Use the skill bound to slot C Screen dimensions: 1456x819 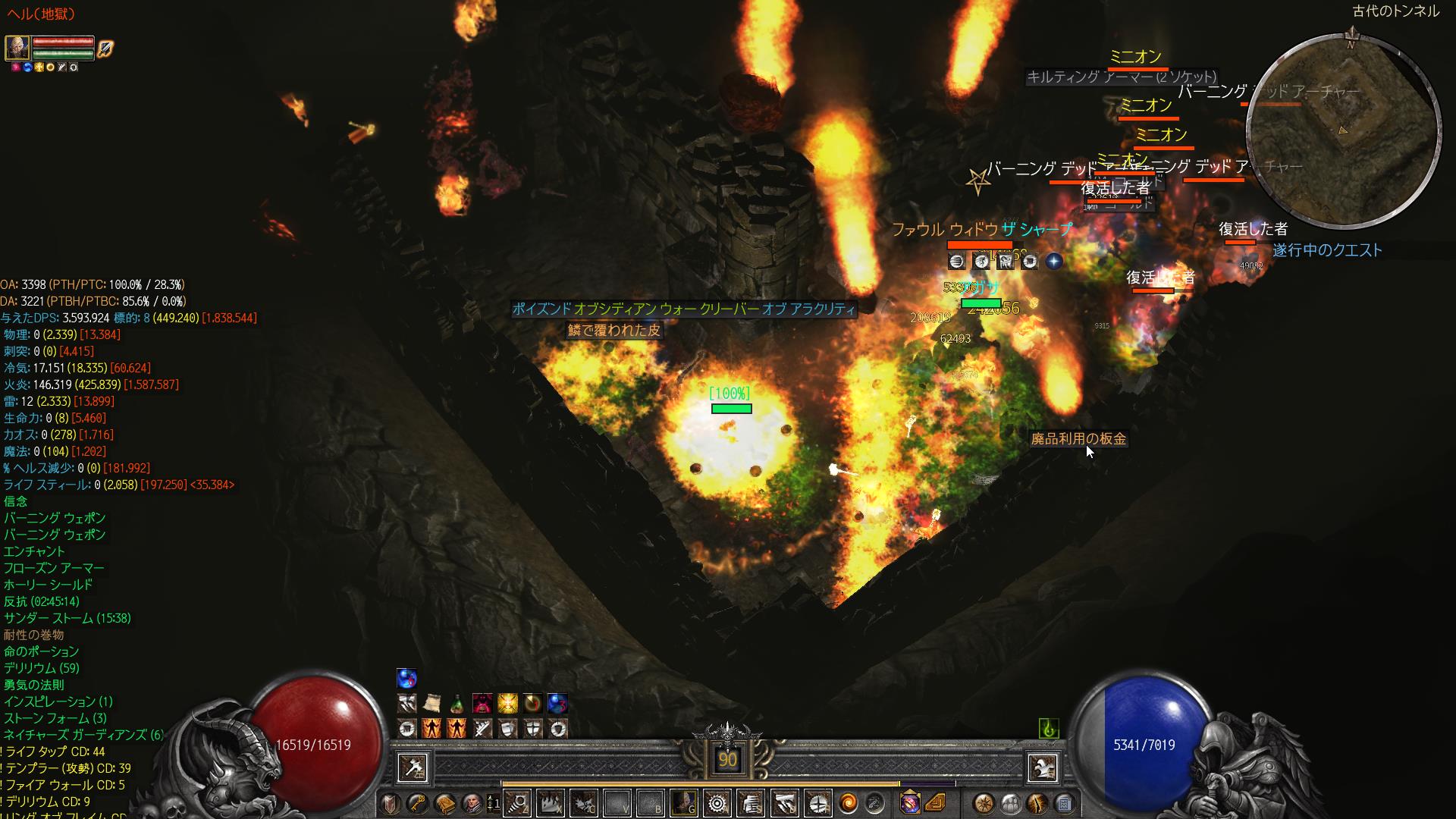click(x=582, y=802)
